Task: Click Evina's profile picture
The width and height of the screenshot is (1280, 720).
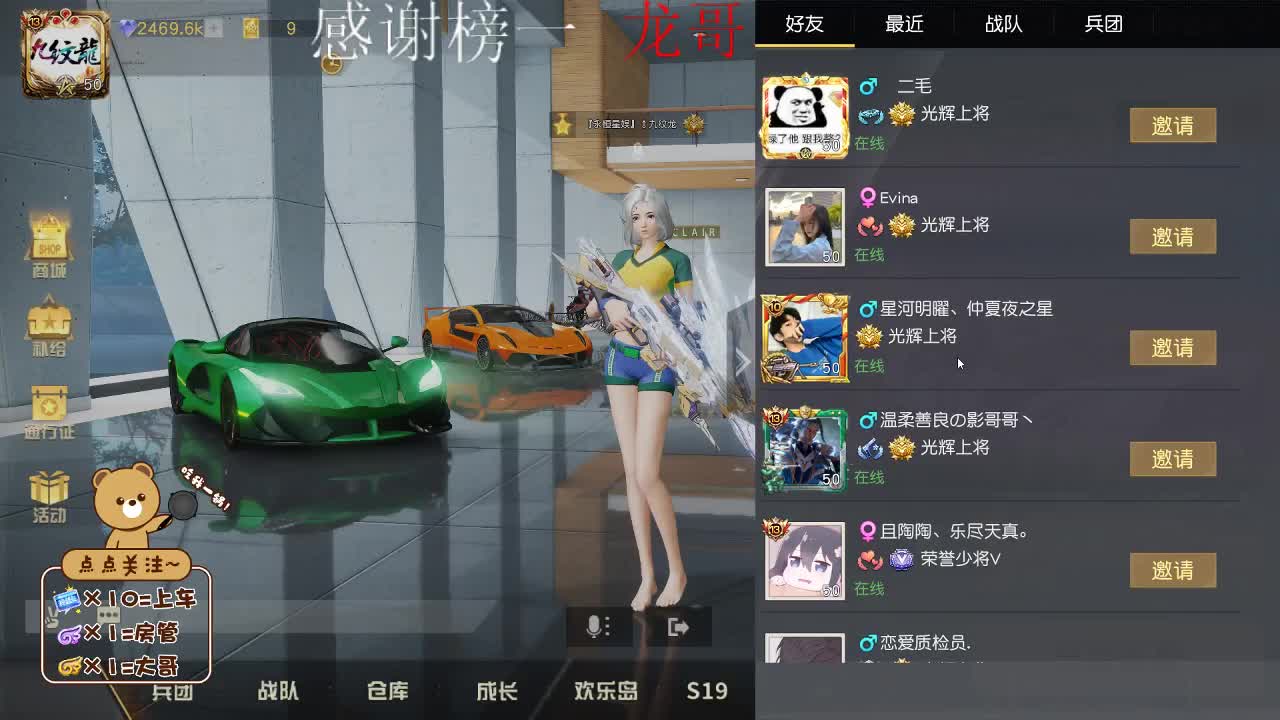Action: [805, 227]
